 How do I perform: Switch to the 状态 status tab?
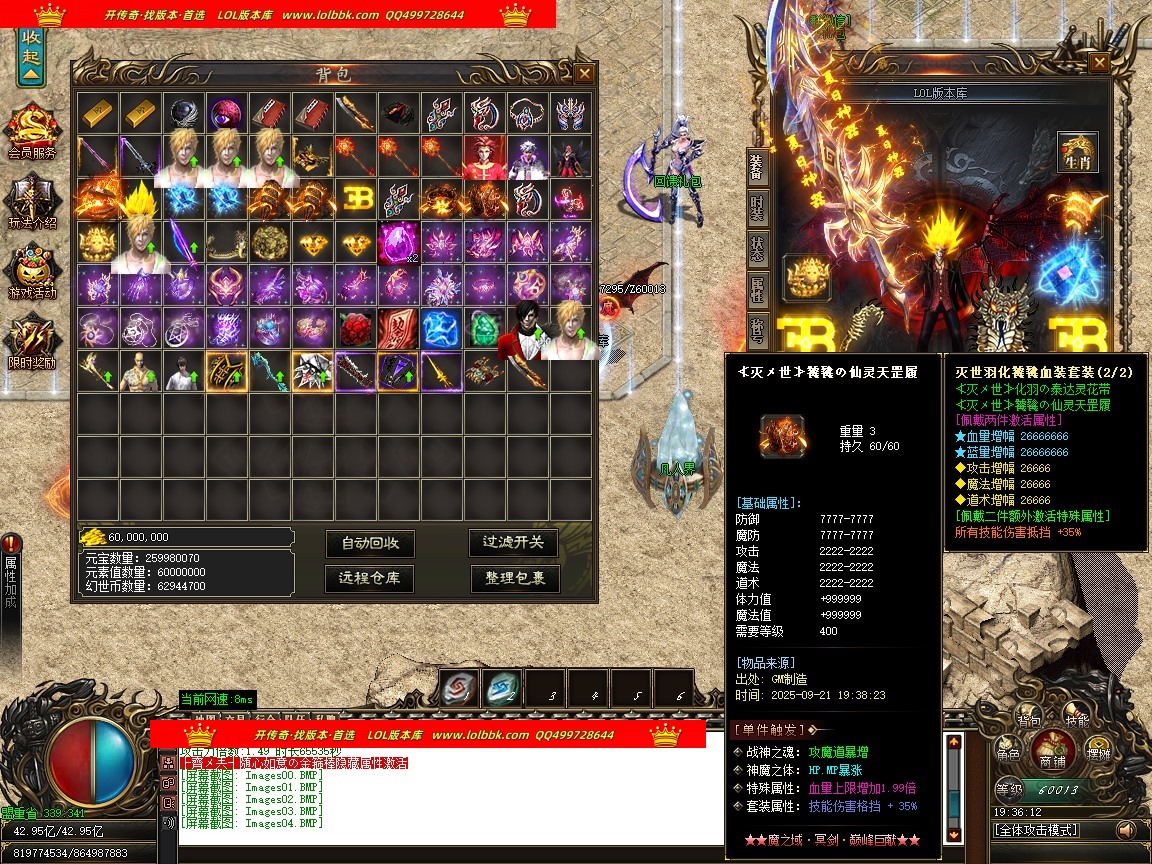757,250
